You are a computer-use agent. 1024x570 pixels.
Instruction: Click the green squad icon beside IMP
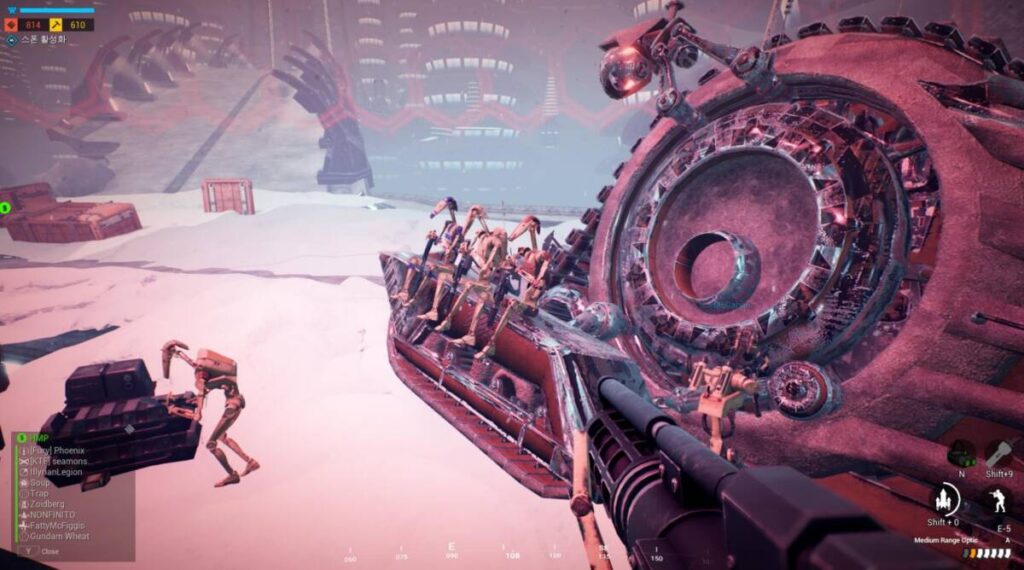pos(21,438)
